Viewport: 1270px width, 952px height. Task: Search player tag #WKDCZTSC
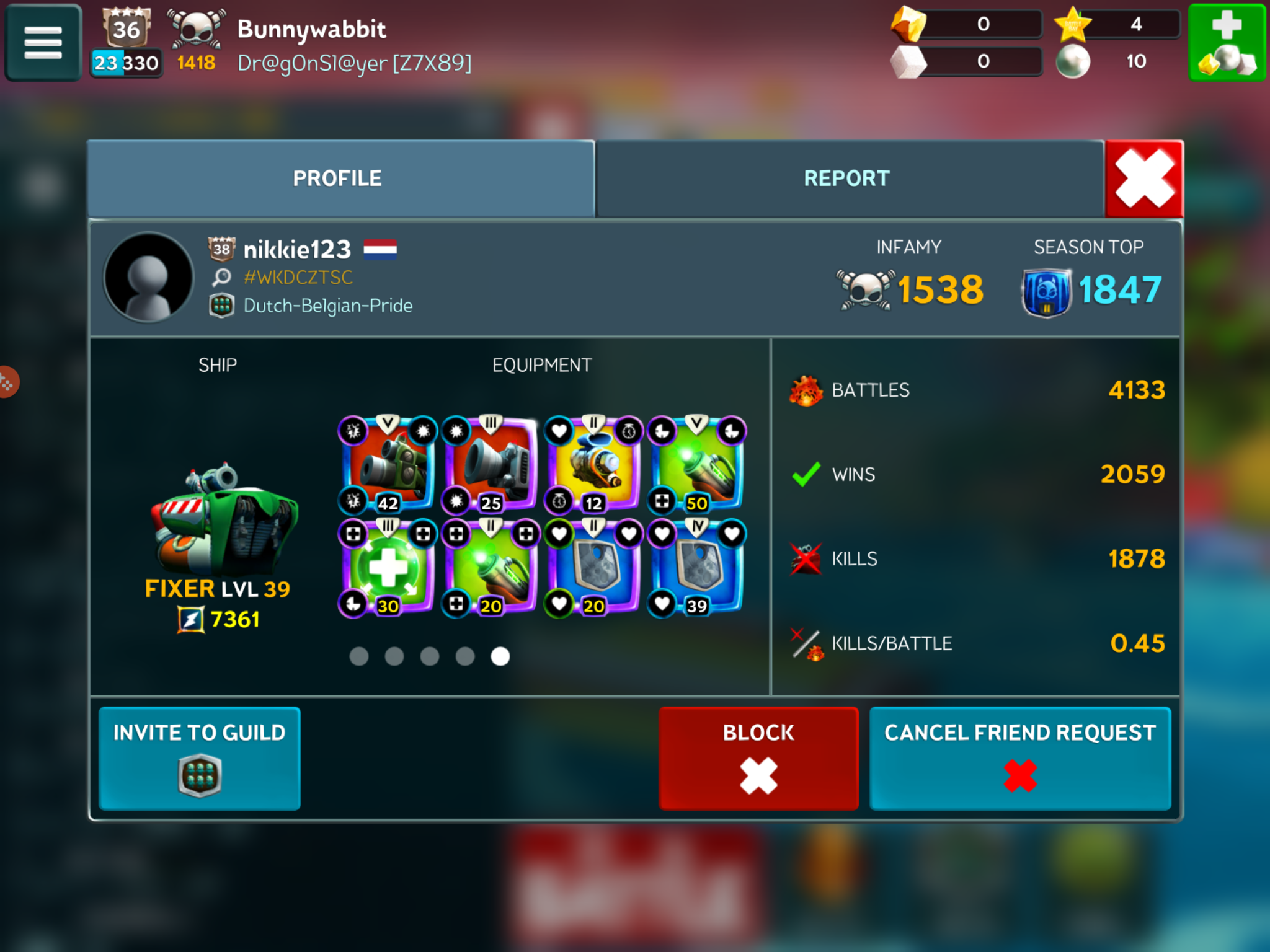click(x=298, y=277)
